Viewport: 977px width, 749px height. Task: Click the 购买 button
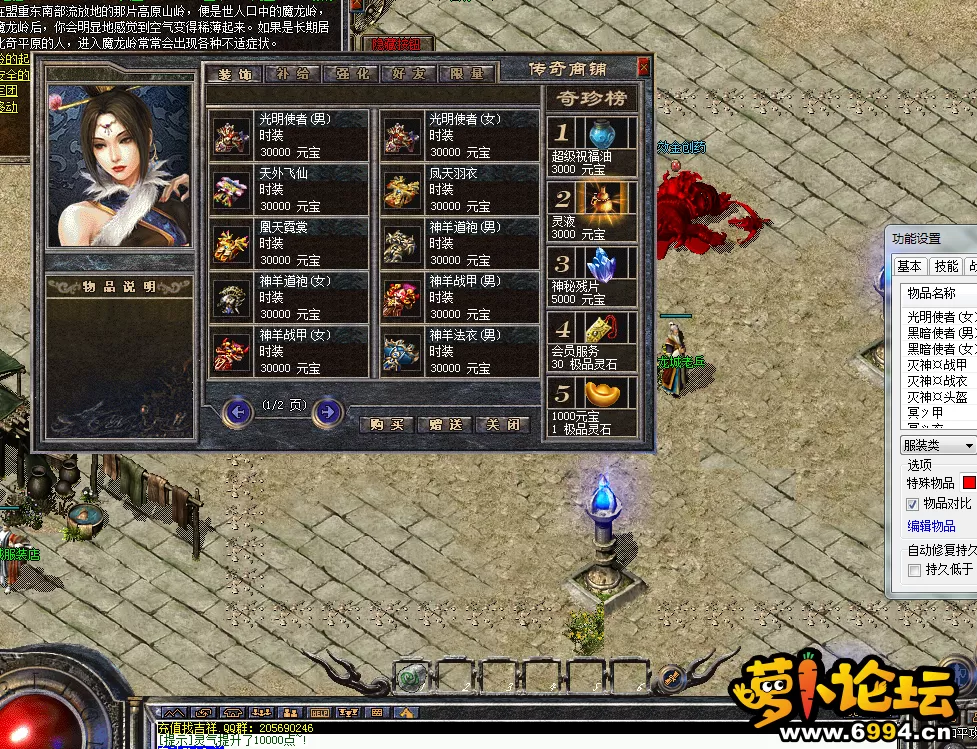[x=386, y=424]
